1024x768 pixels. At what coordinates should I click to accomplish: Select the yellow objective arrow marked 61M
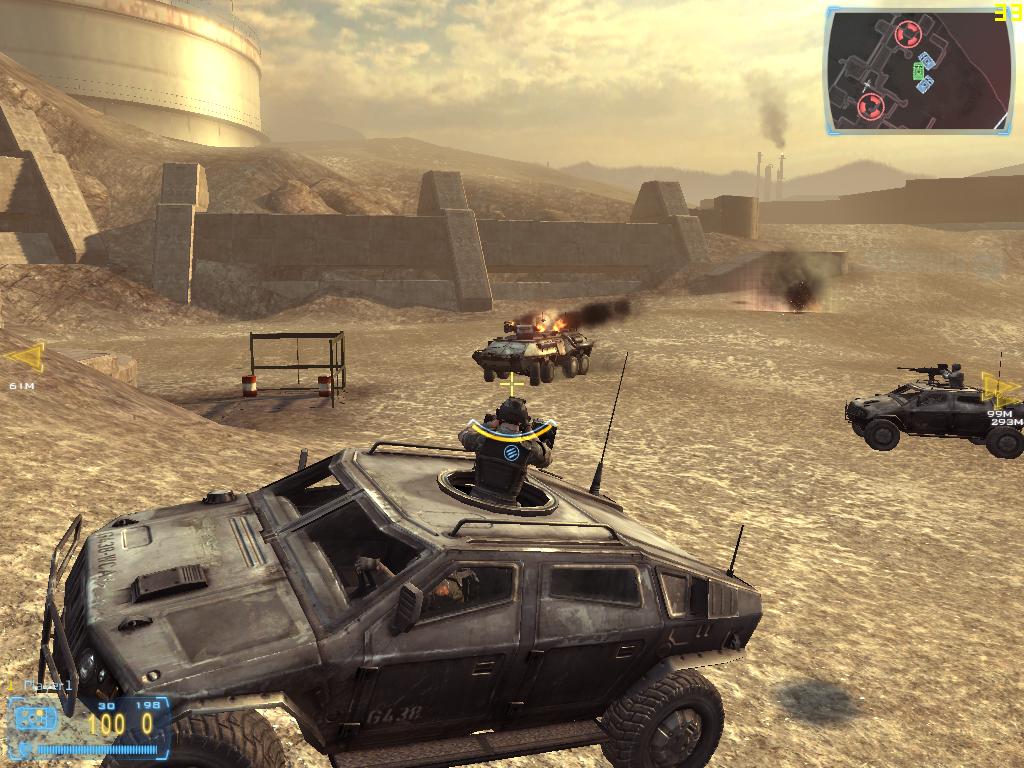tap(26, 357)
